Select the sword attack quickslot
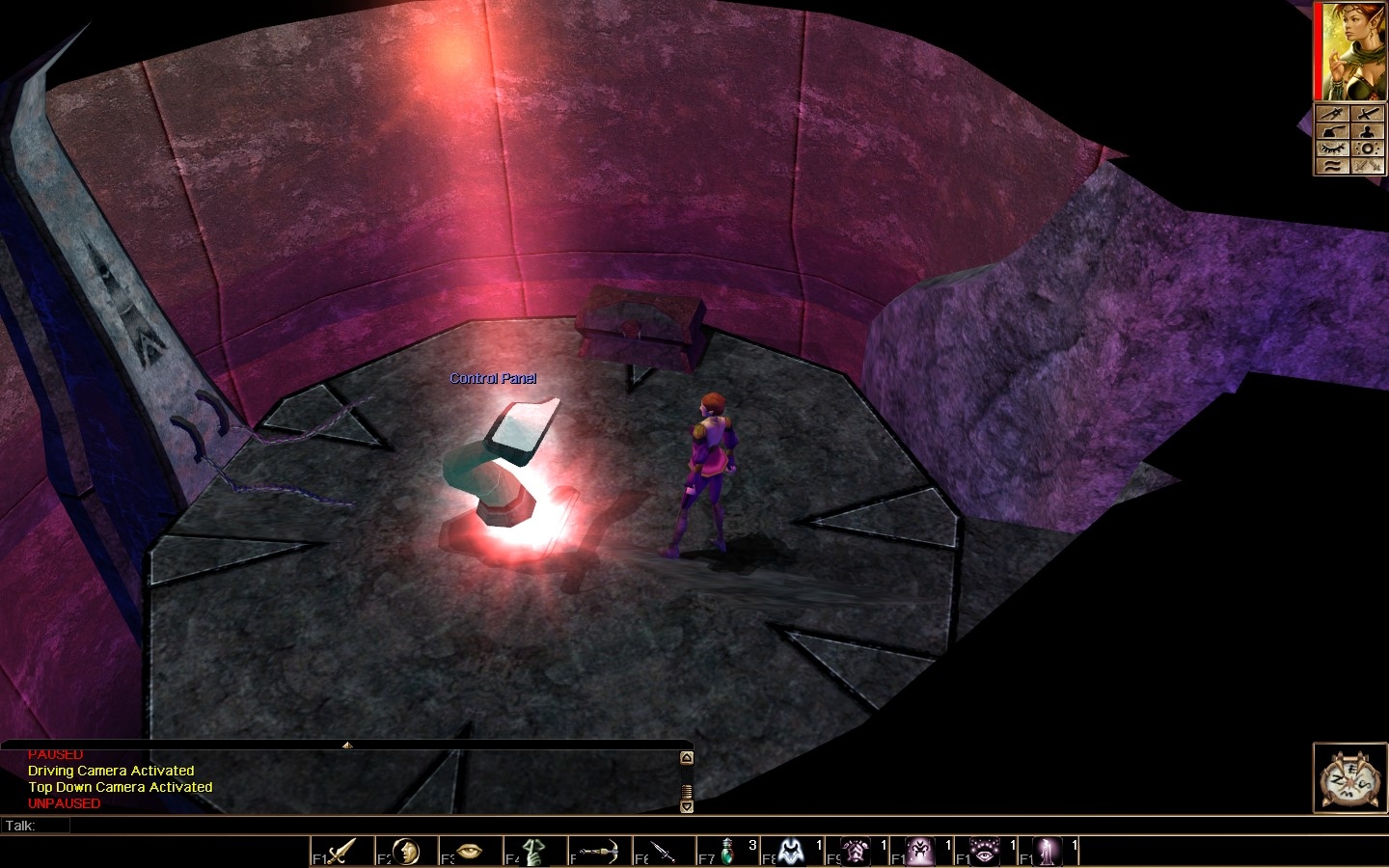This screenshot has height=868, width=1389. [x=340, y=852]
